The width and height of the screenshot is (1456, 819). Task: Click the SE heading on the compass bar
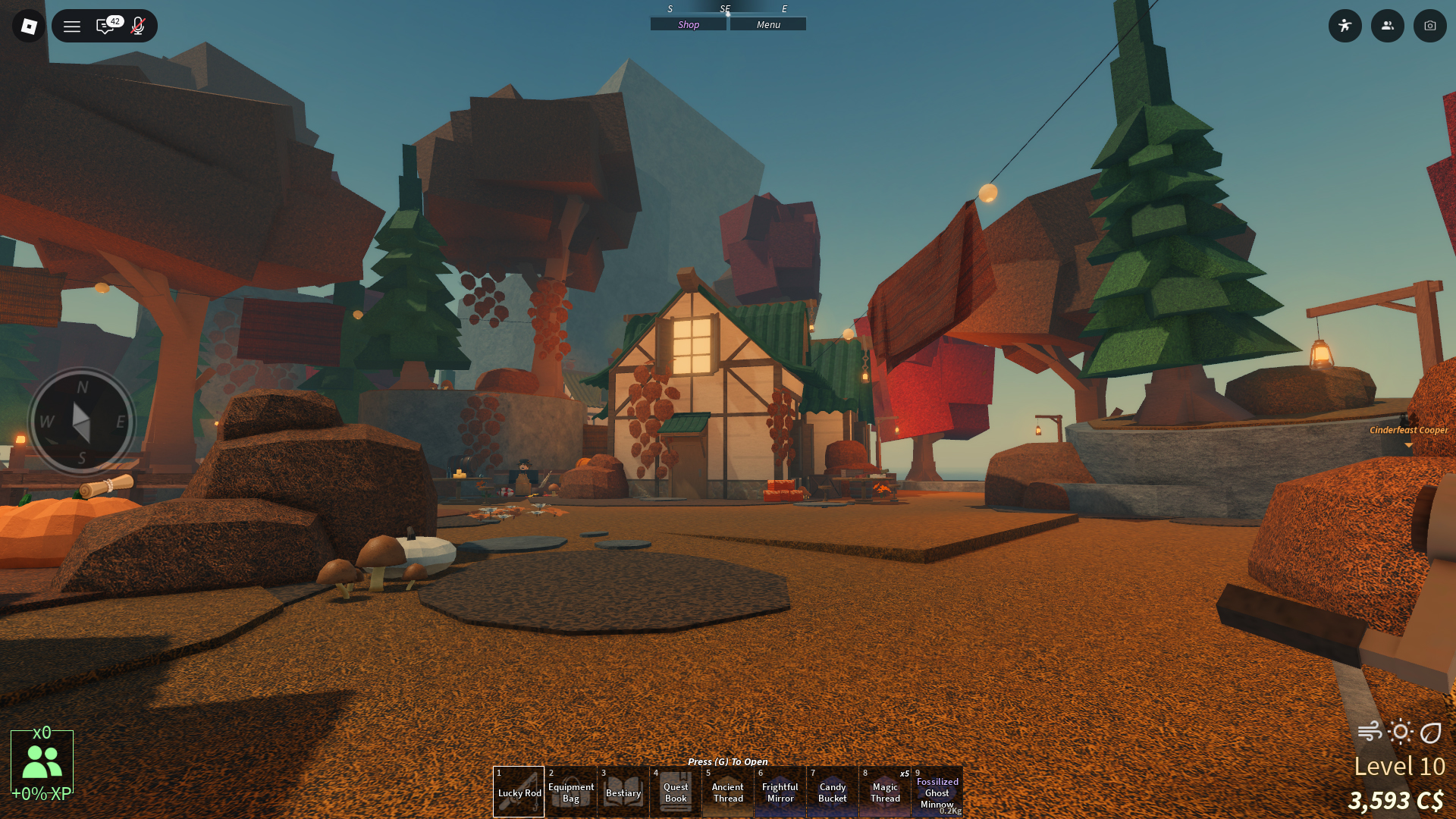pyautogui.click(x=726, y=9)
